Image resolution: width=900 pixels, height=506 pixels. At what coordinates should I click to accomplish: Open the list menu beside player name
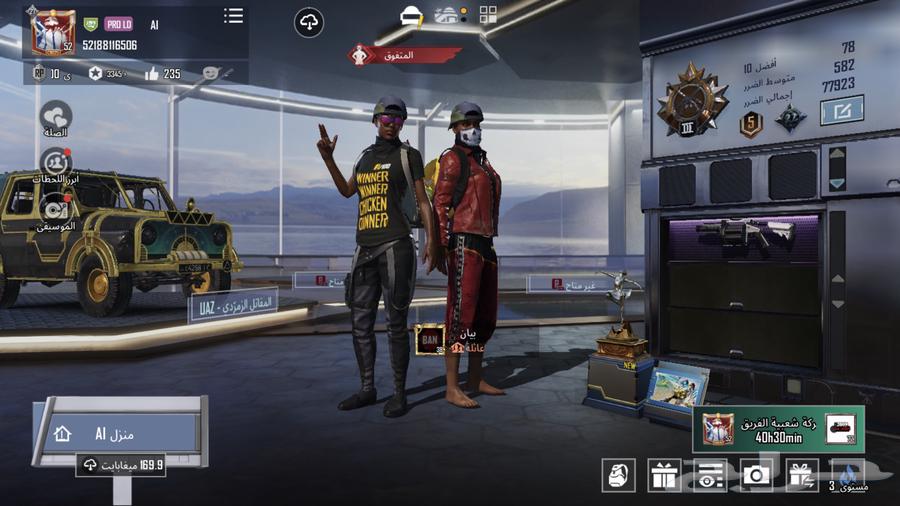point(233,16)
